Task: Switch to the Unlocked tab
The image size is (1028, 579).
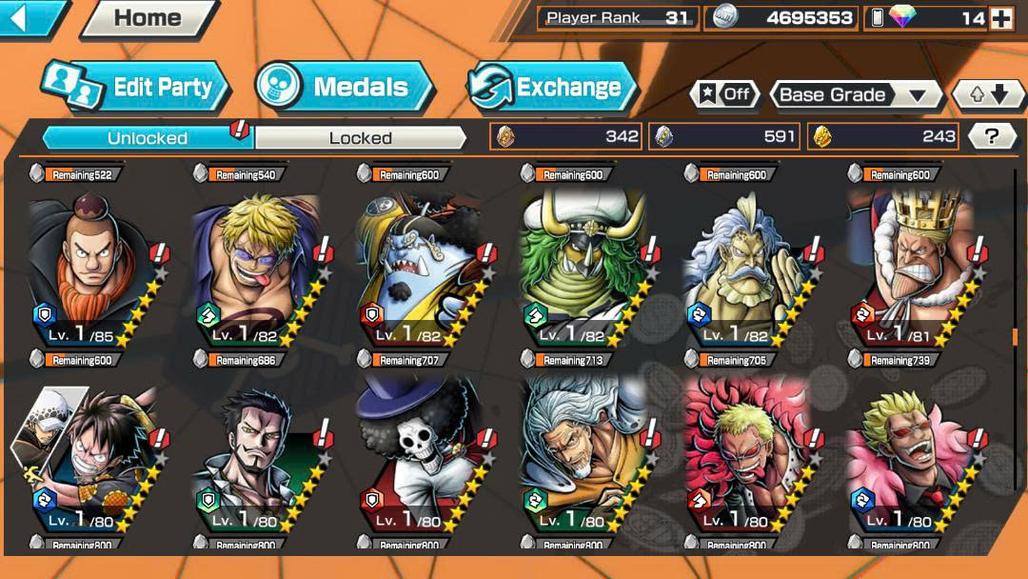Action: click(147, 138)
